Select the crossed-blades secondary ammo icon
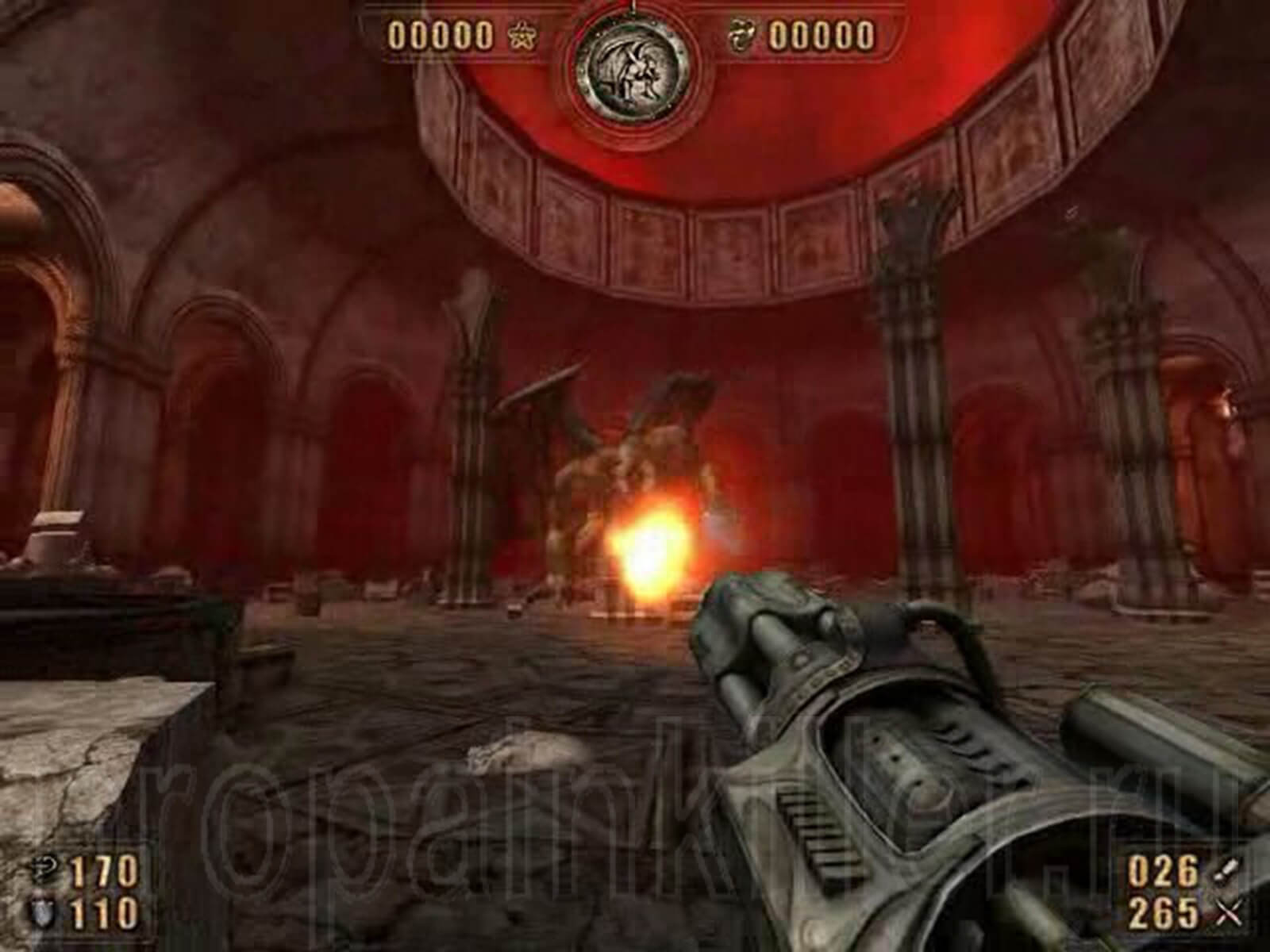This screenshot has width=1270, height=952. tap(1226, 911)
